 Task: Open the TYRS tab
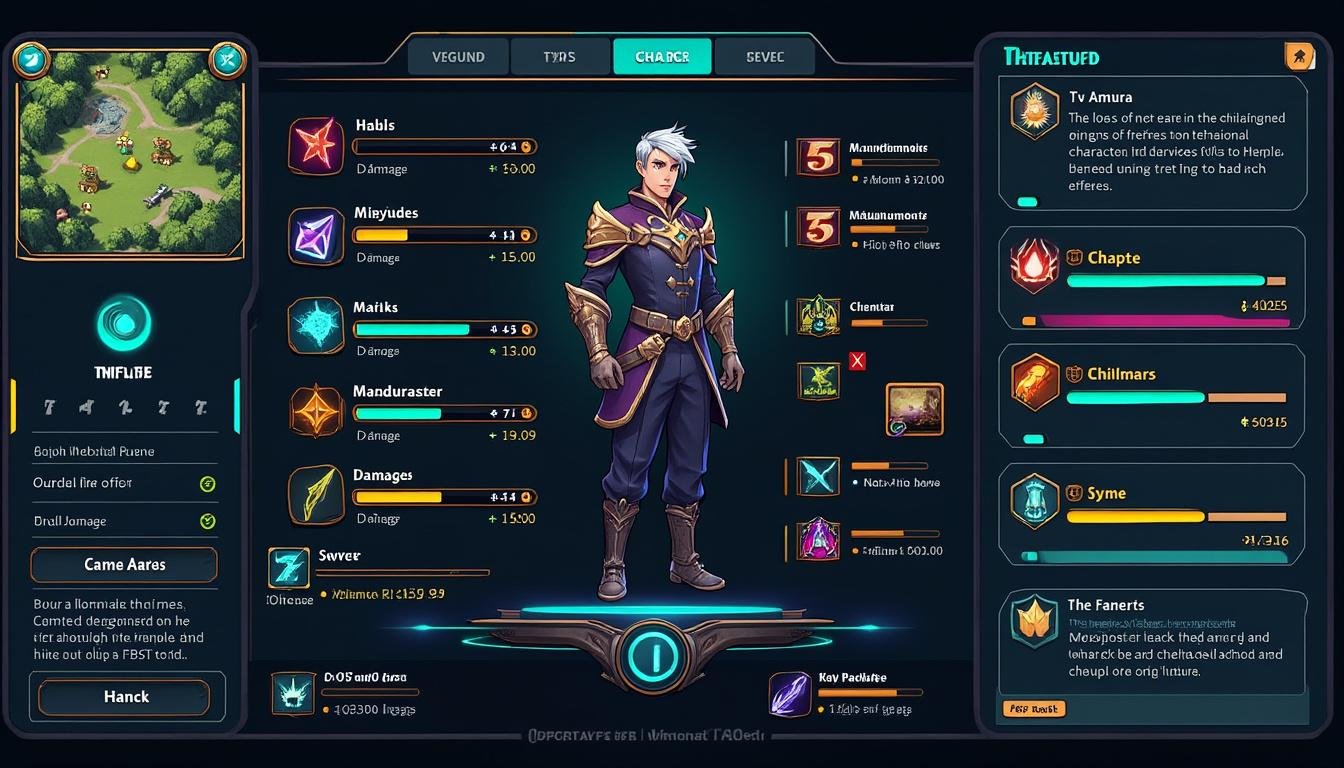(559, 57)
